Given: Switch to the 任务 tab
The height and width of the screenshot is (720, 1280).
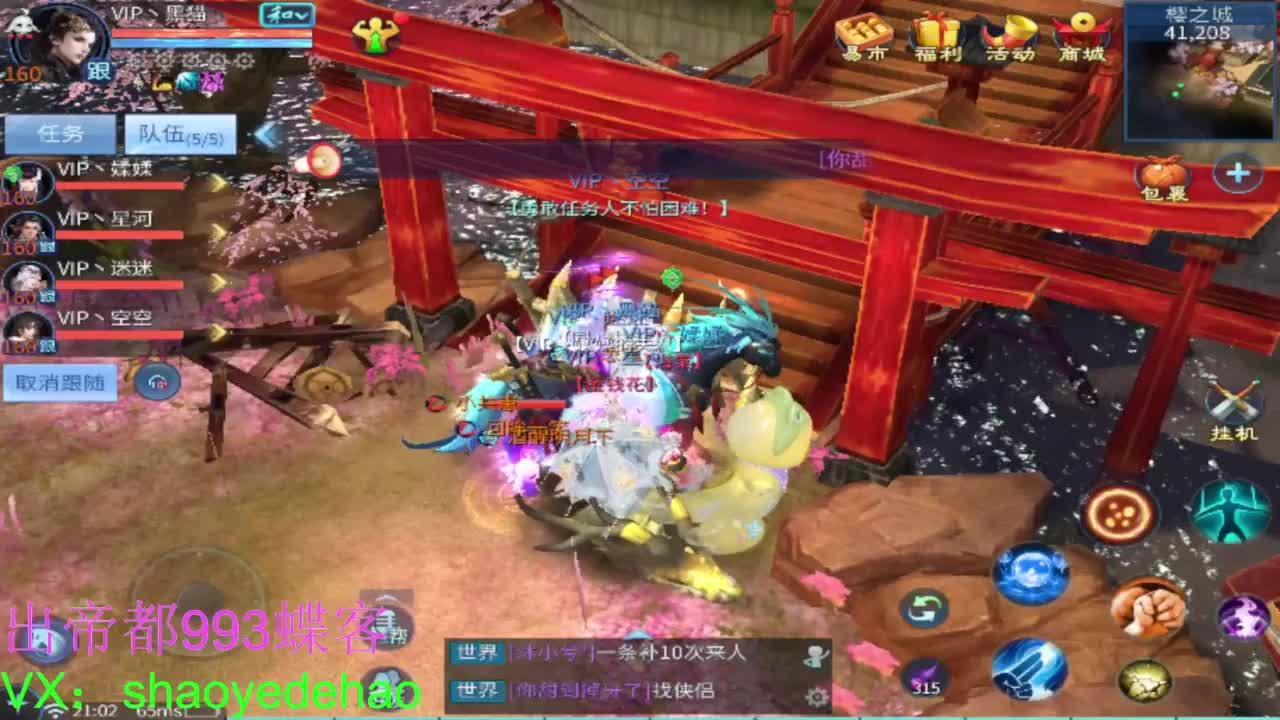Looking at the screenshot, I should (x=62, y=132).
